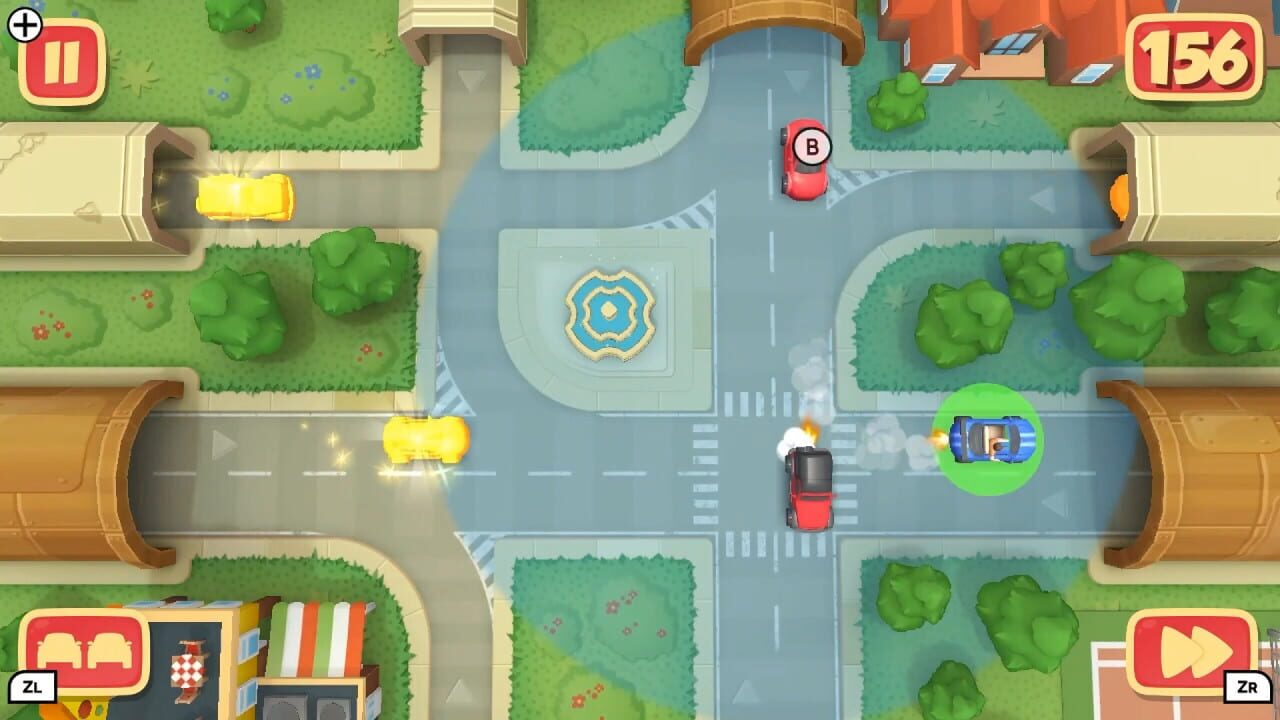Toggle the ZR button label

pos(1245,685)
